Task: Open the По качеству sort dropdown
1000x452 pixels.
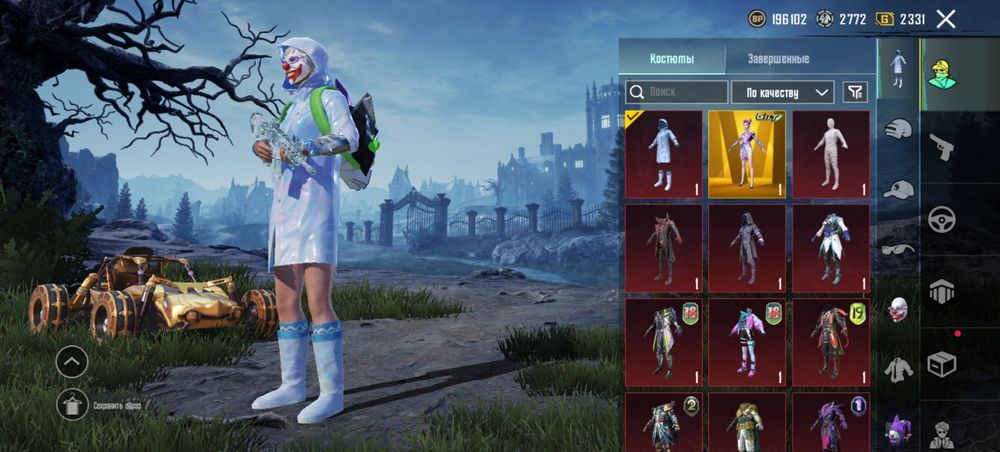Action: (782, 92)
